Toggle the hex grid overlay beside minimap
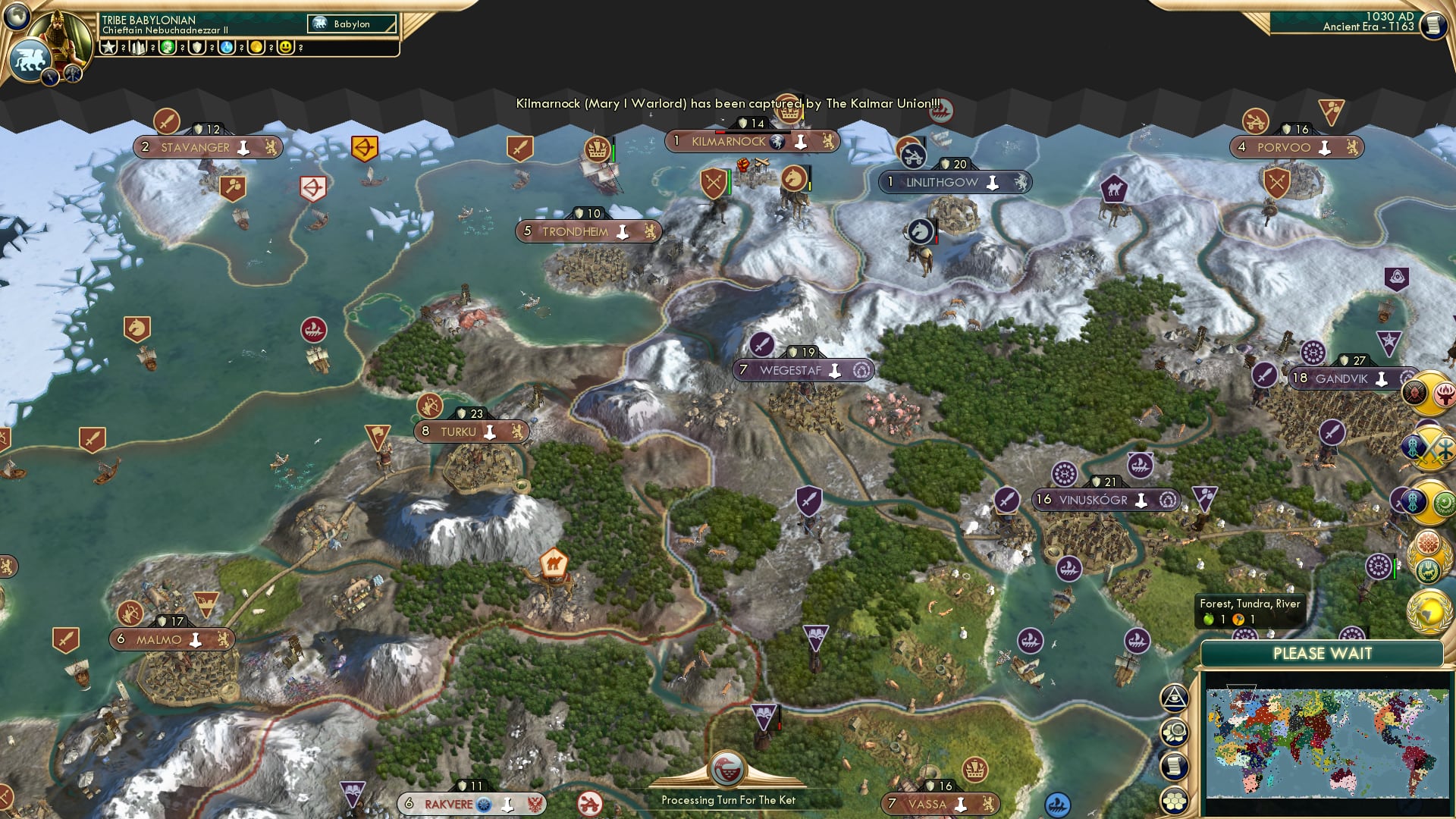Screen dimensions: 1456x819 [1174, 800]
